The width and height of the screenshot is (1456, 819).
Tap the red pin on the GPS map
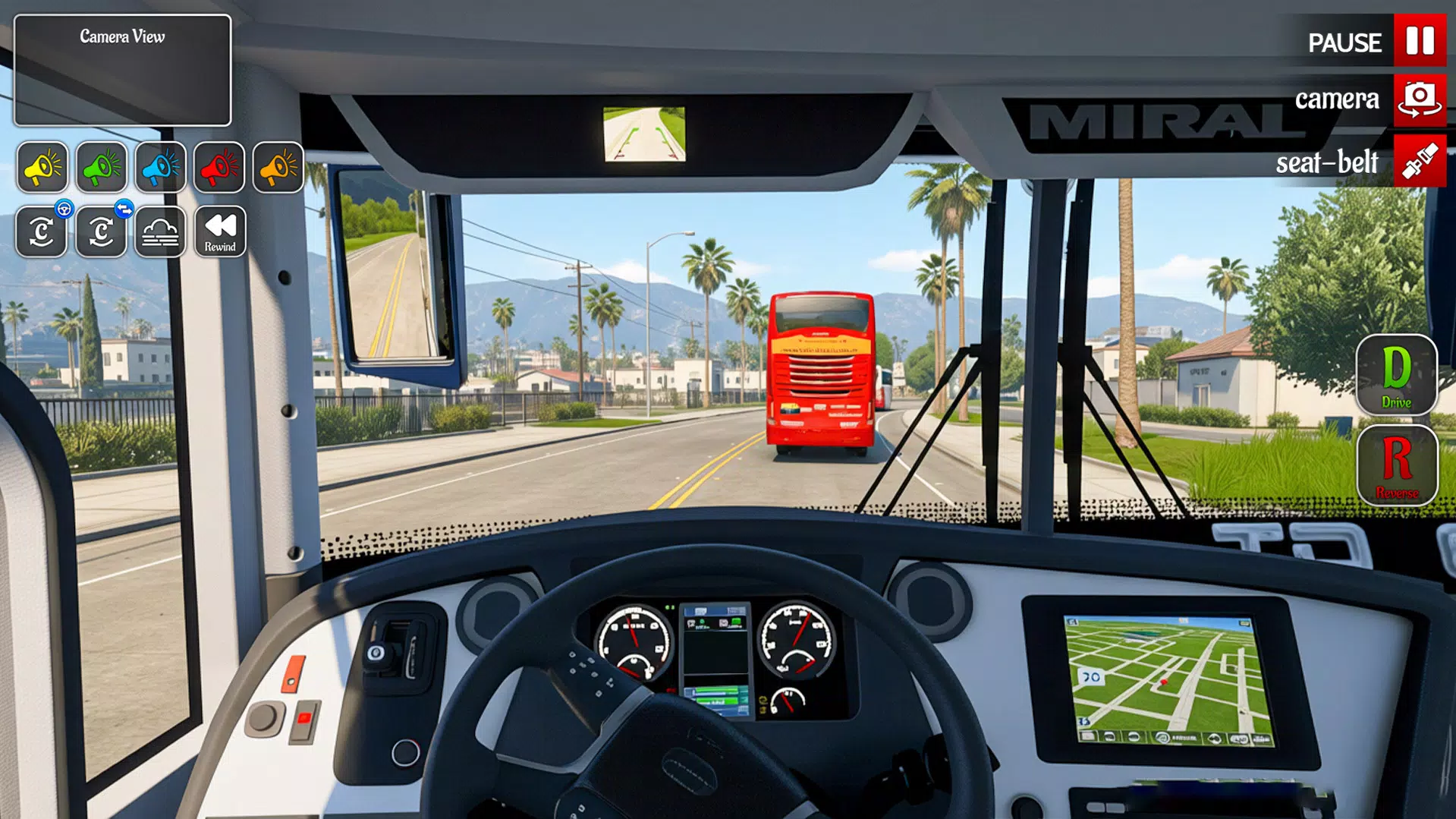[1164, 682]
